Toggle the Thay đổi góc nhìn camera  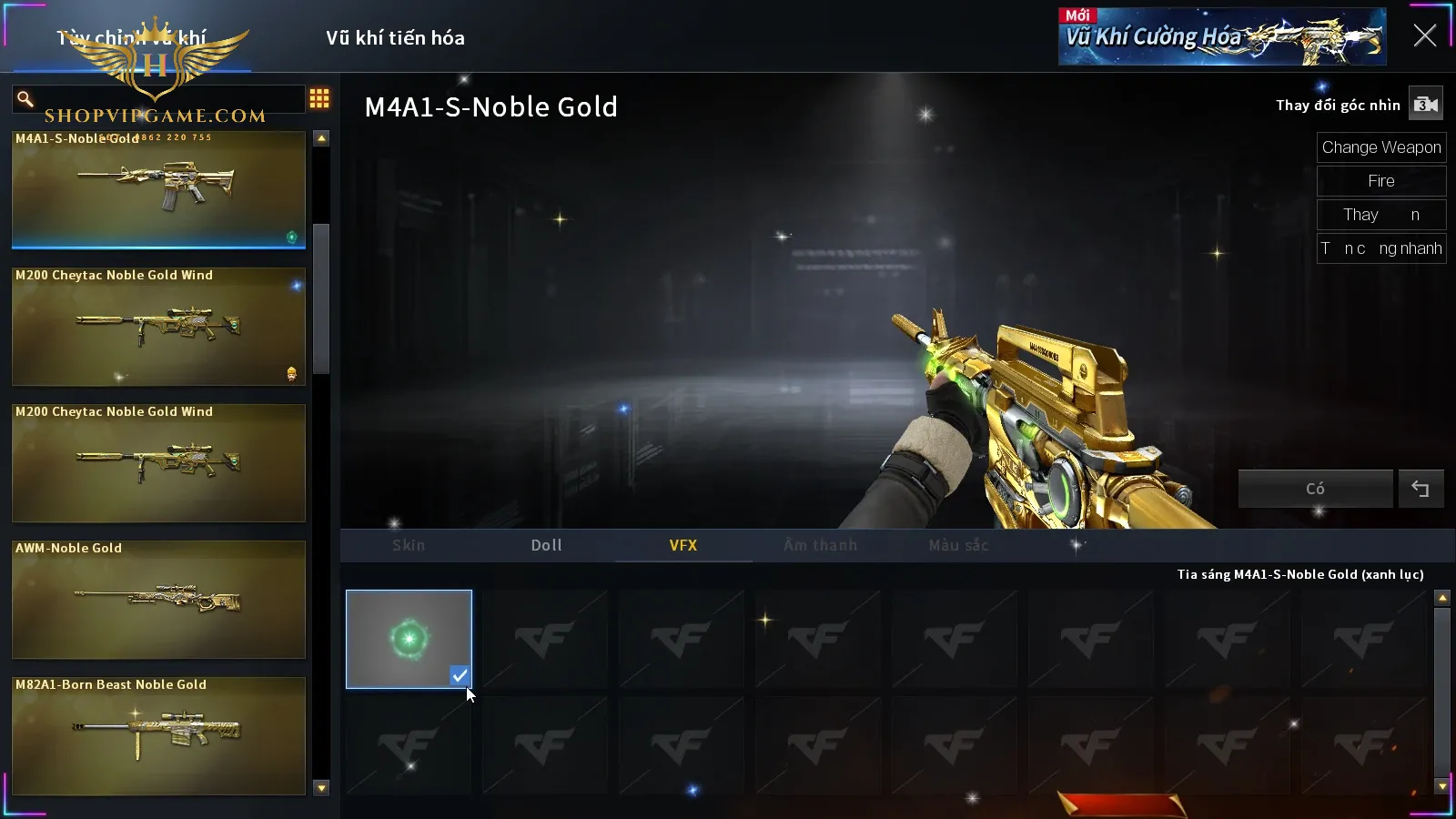(x=1426, y=105)
